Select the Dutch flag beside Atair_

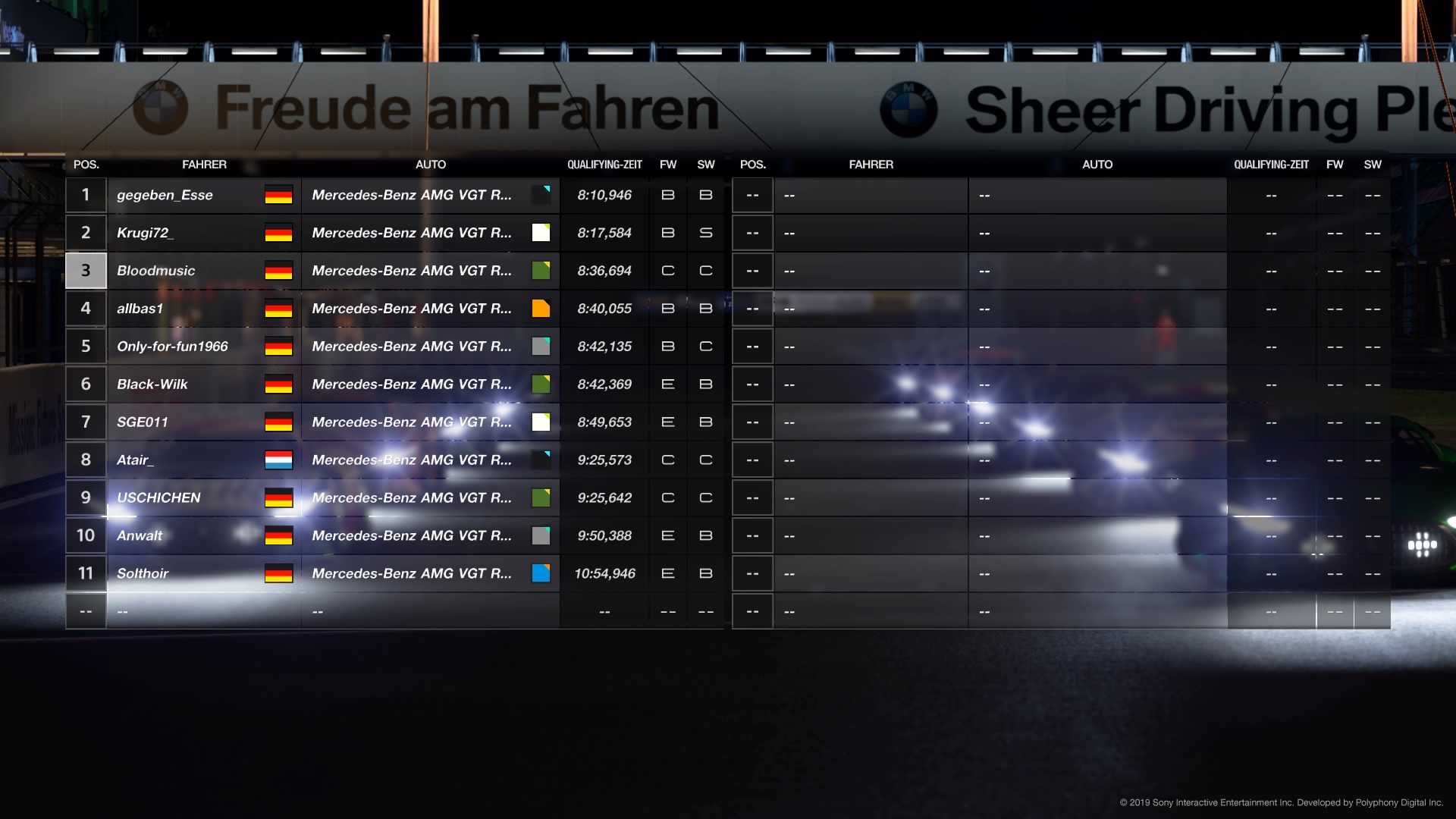pos(278,460)
